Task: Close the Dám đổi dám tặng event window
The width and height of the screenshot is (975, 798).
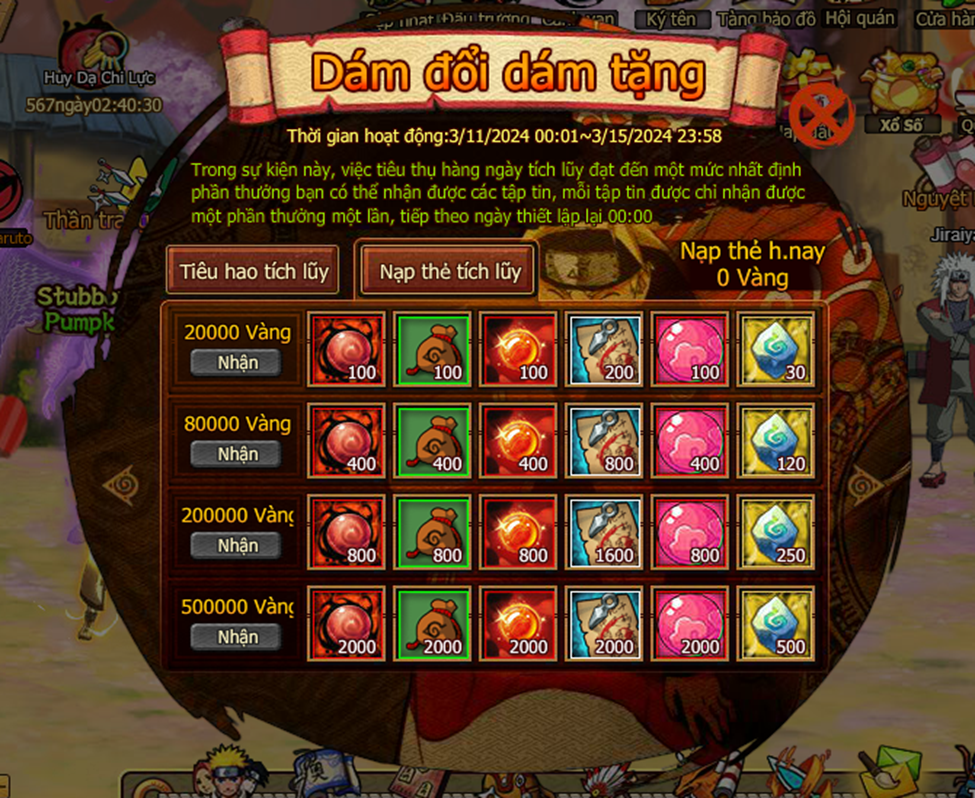Action: 821,116
